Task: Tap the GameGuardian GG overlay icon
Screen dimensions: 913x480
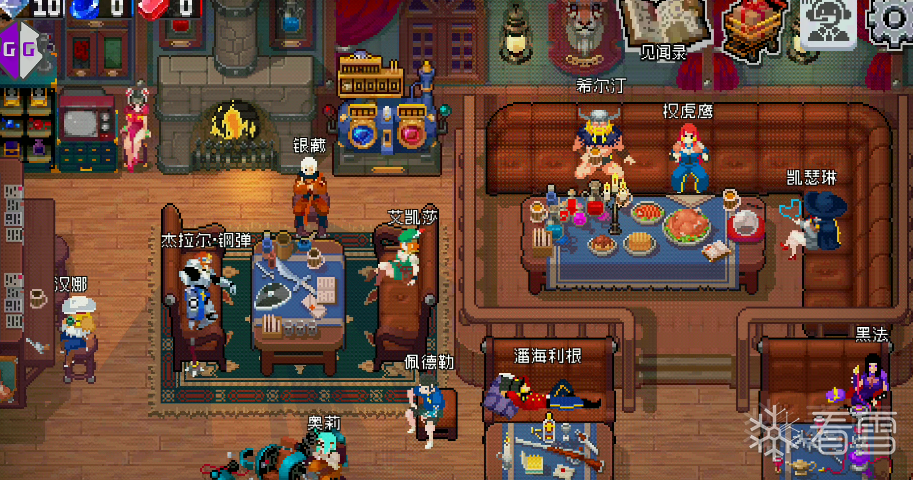Action: [x=20, y=46]
